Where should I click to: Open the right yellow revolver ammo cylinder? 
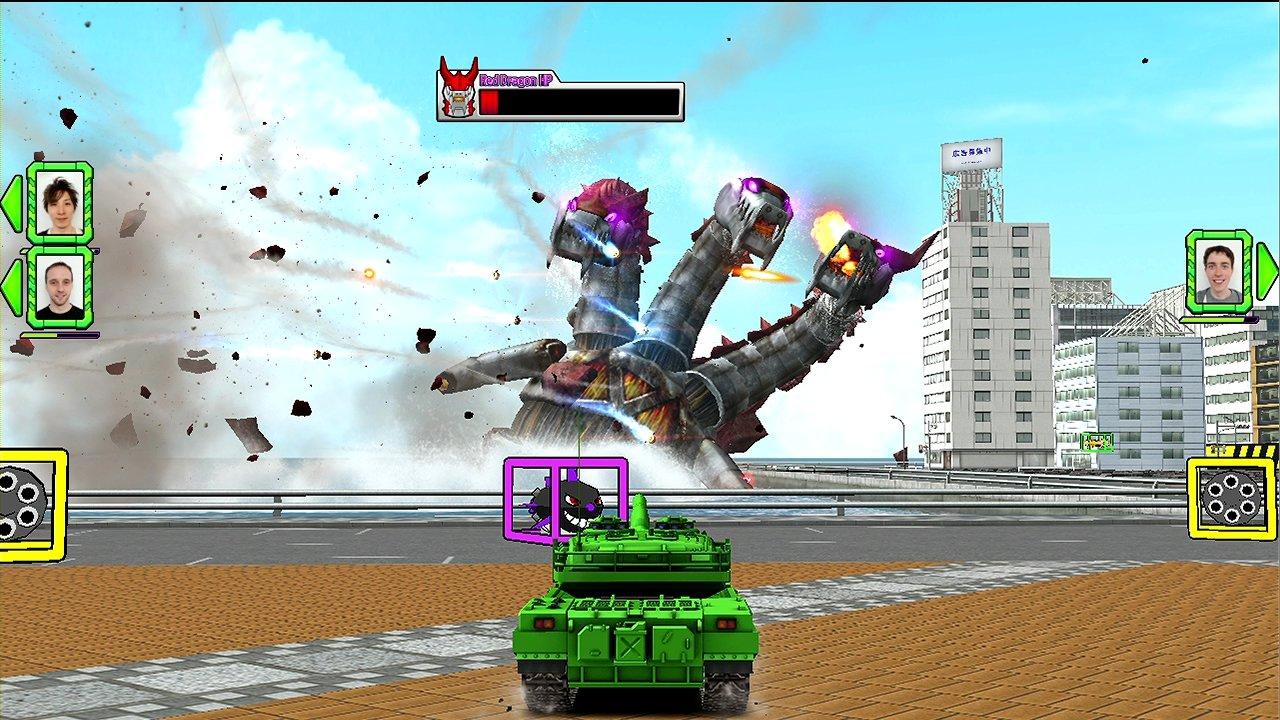point(1229,495)
